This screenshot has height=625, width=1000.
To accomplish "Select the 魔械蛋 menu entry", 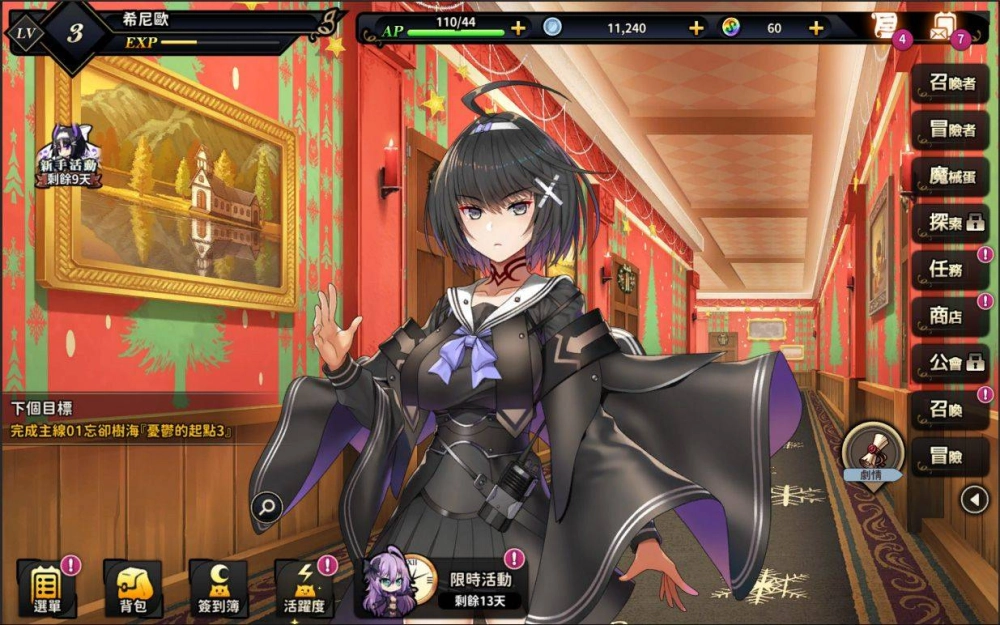I will point(951,177).
